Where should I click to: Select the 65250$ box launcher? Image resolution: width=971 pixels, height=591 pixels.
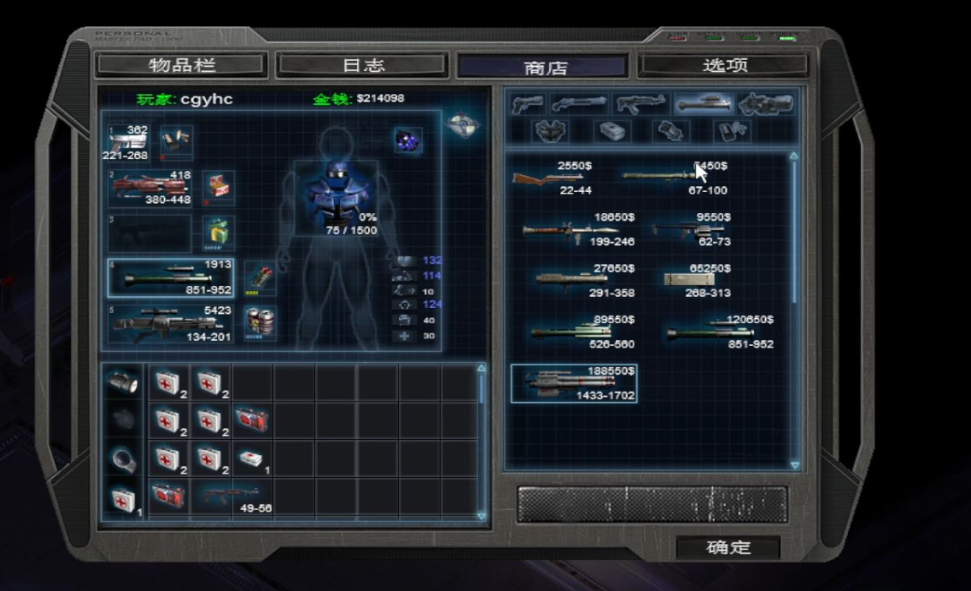694,280
